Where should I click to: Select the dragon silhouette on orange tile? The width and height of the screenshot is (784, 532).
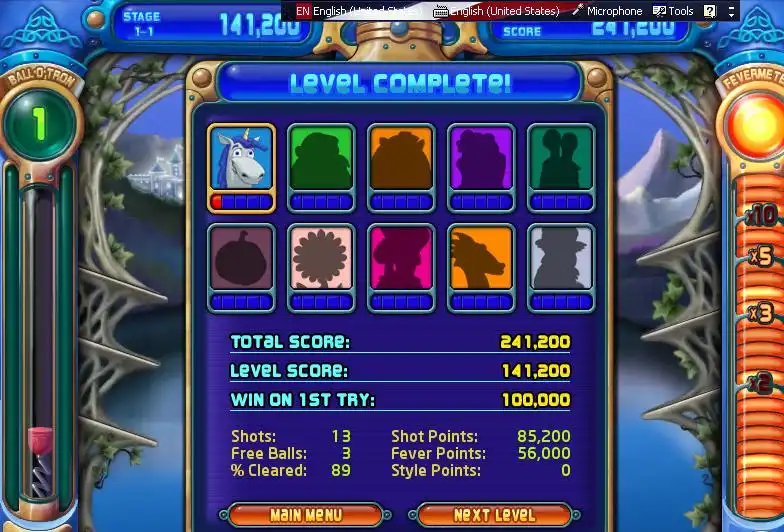coord(481,259)
